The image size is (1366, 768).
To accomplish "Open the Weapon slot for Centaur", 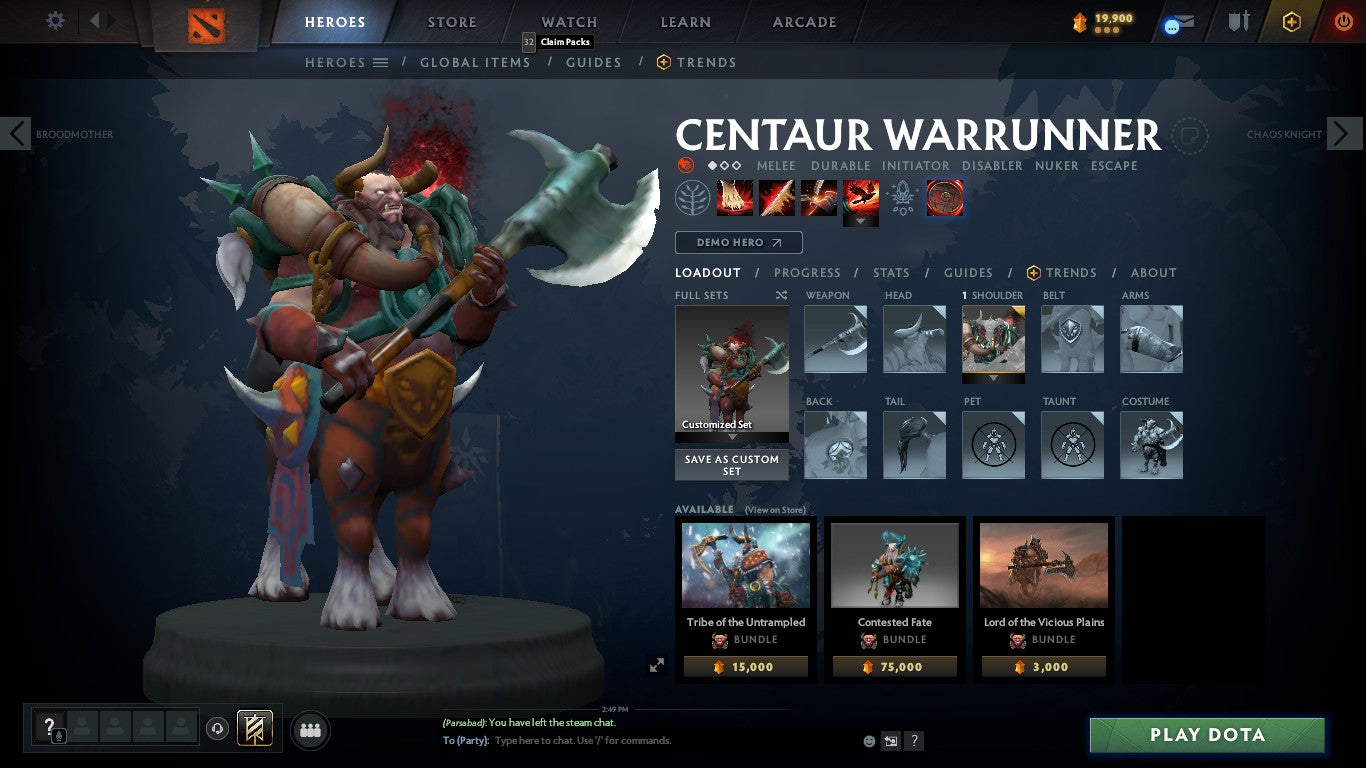I will pos(836,340).
